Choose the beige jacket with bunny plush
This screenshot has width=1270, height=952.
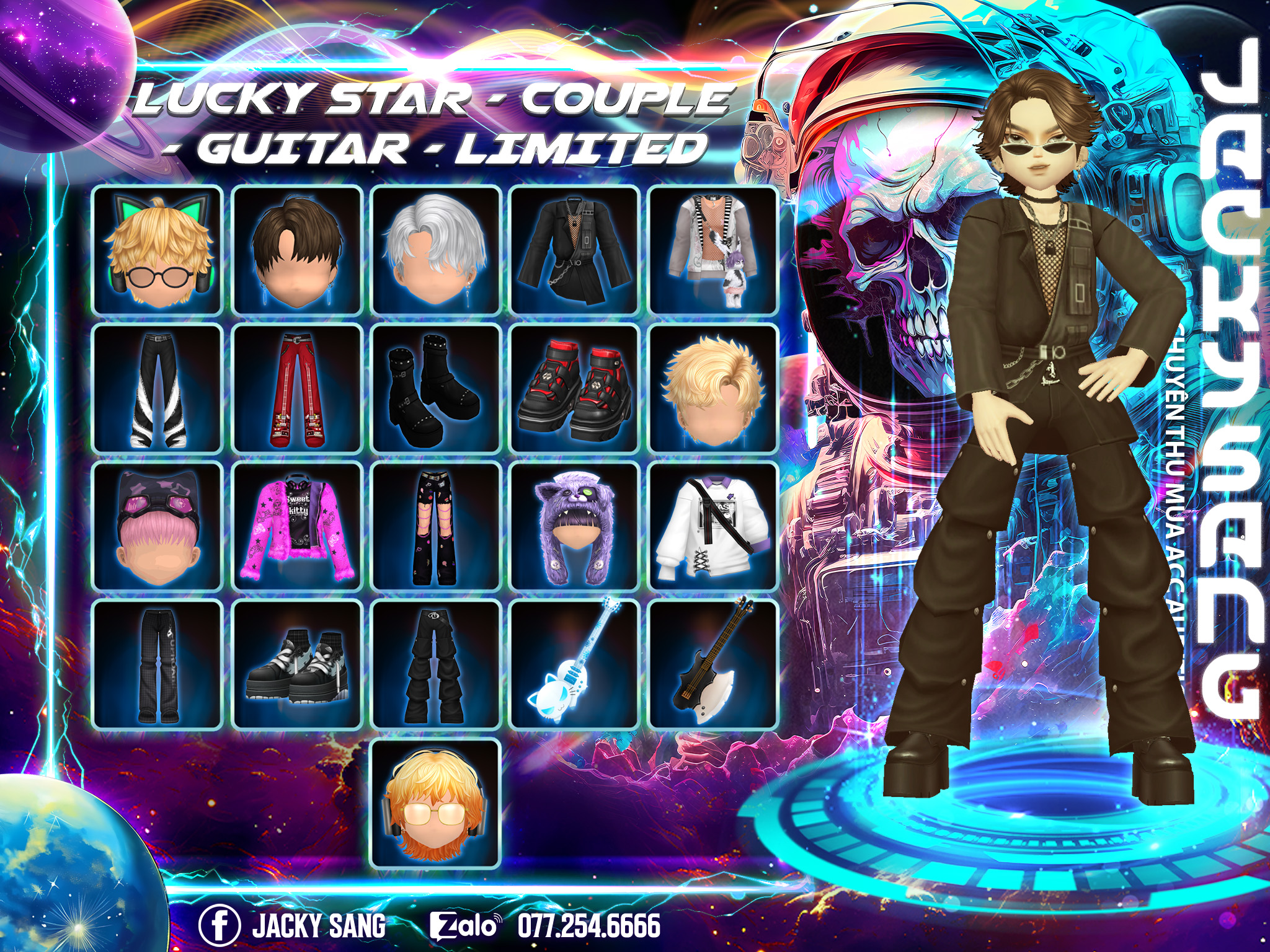[713, 250]
